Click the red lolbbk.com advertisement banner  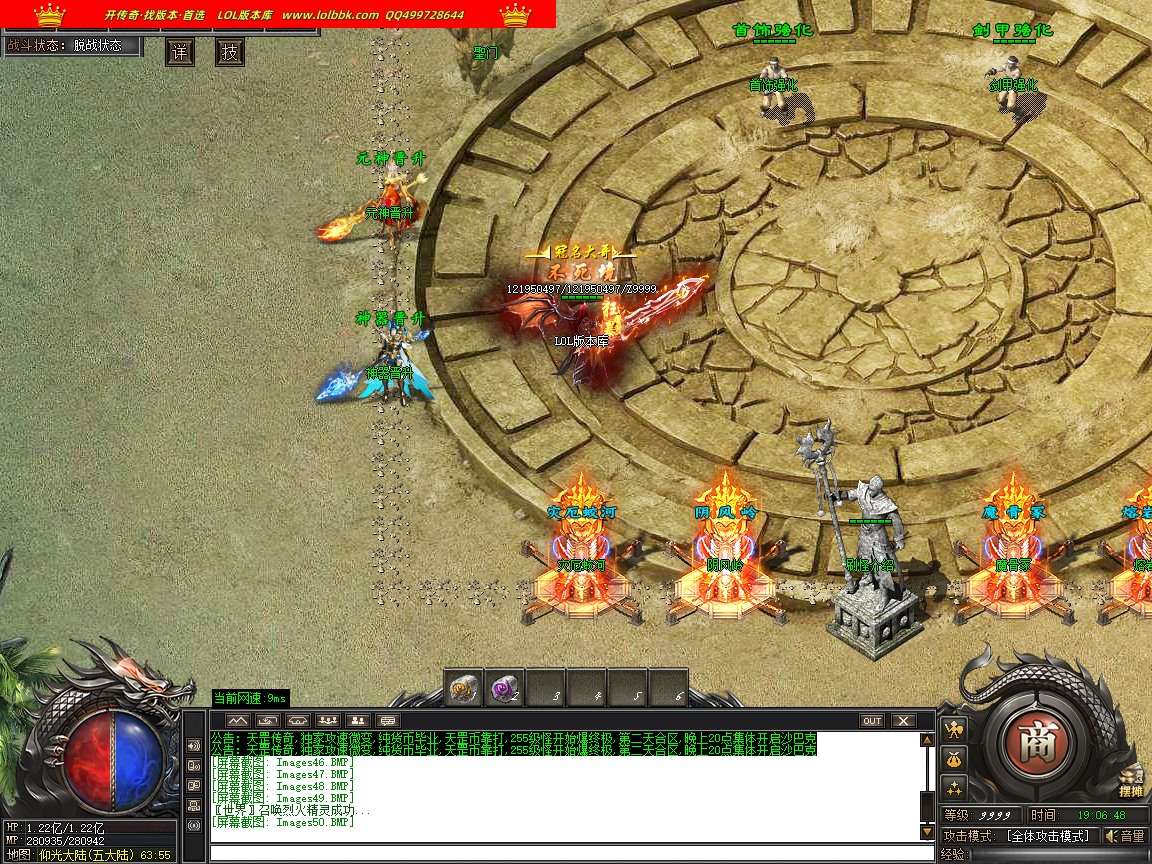point(278,14)
